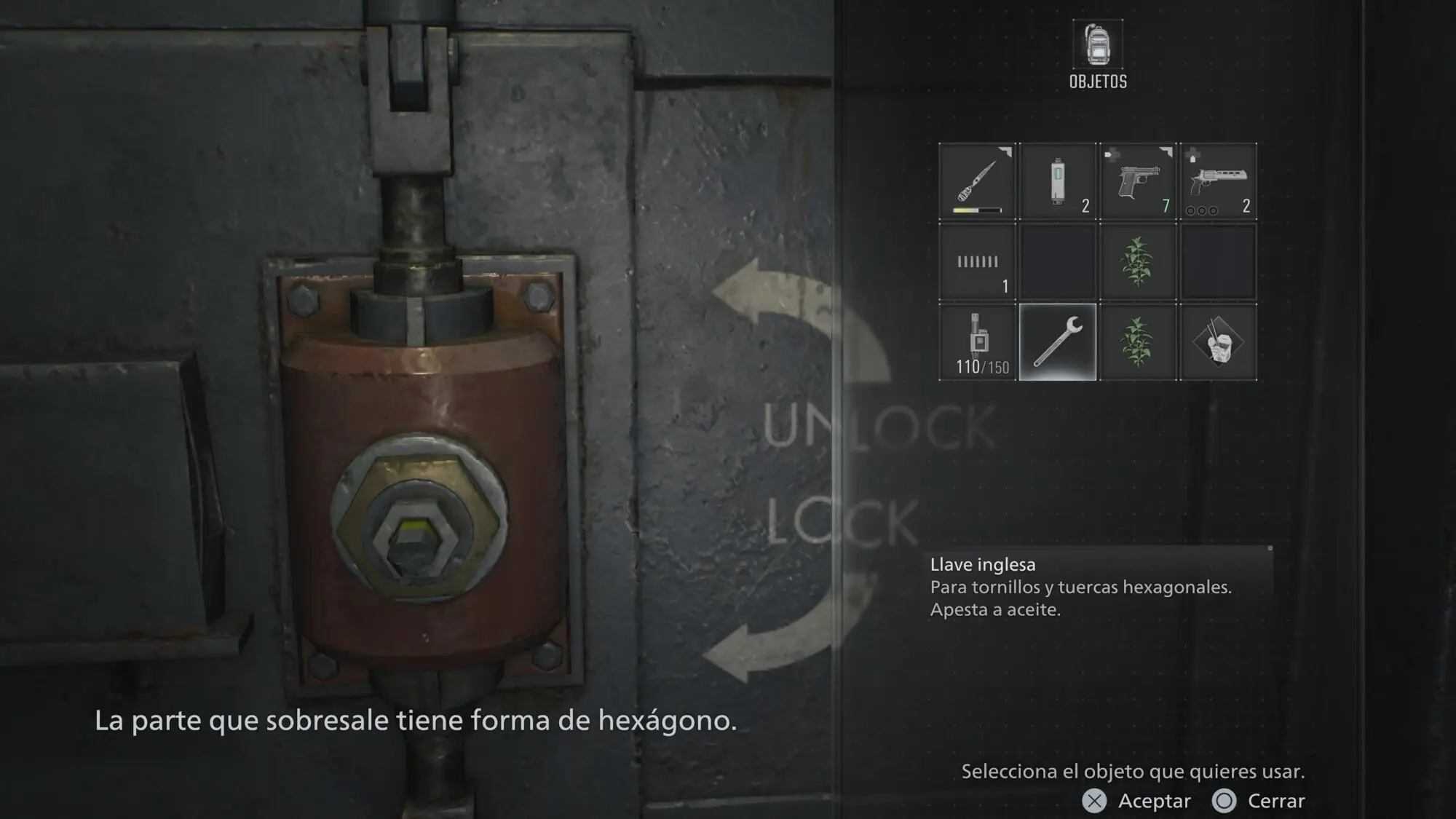Choose the combat knife slot
This screenshot has height=819, width=1456.
point(977,181)
